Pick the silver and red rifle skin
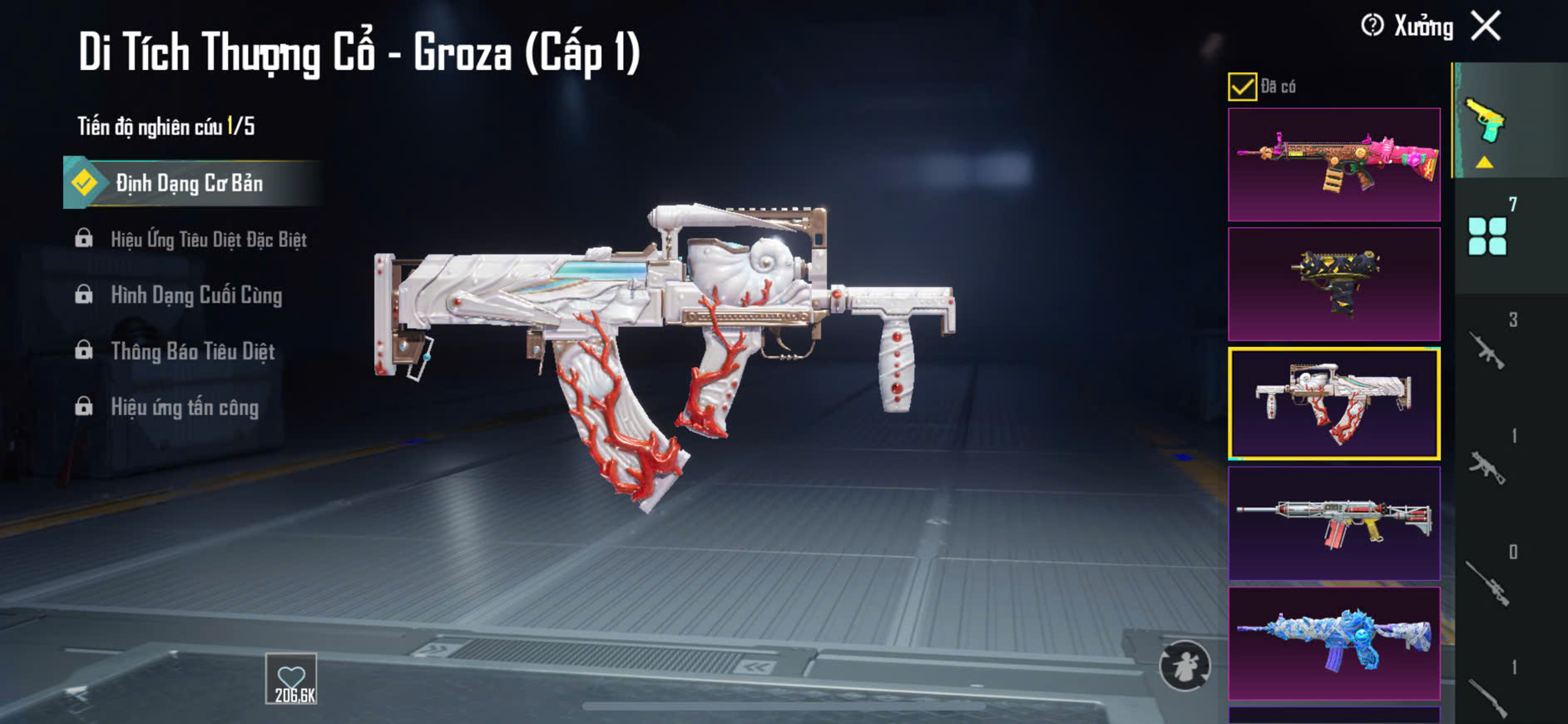1568x724 pixels. click(x=1333, y=523)
